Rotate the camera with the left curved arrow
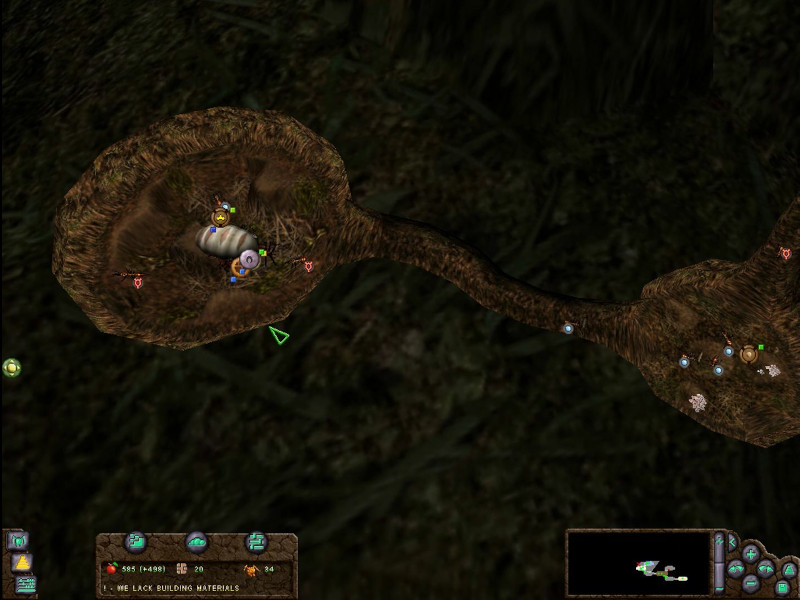800x600 pixels. (735, 568)
